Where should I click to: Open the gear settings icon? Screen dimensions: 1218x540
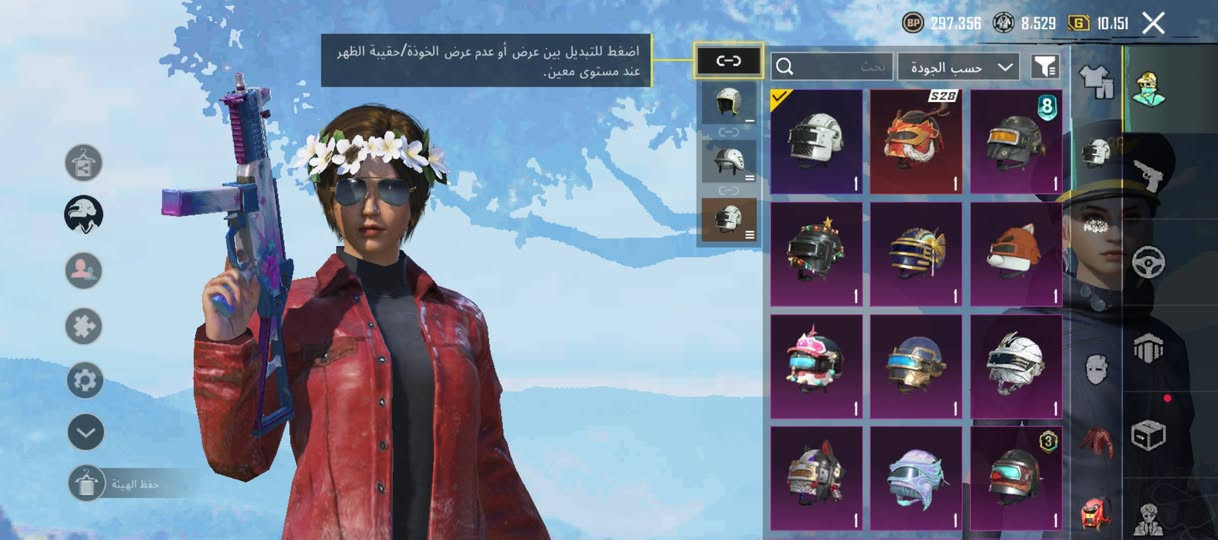pyautogui.click(x=85, y=380)
